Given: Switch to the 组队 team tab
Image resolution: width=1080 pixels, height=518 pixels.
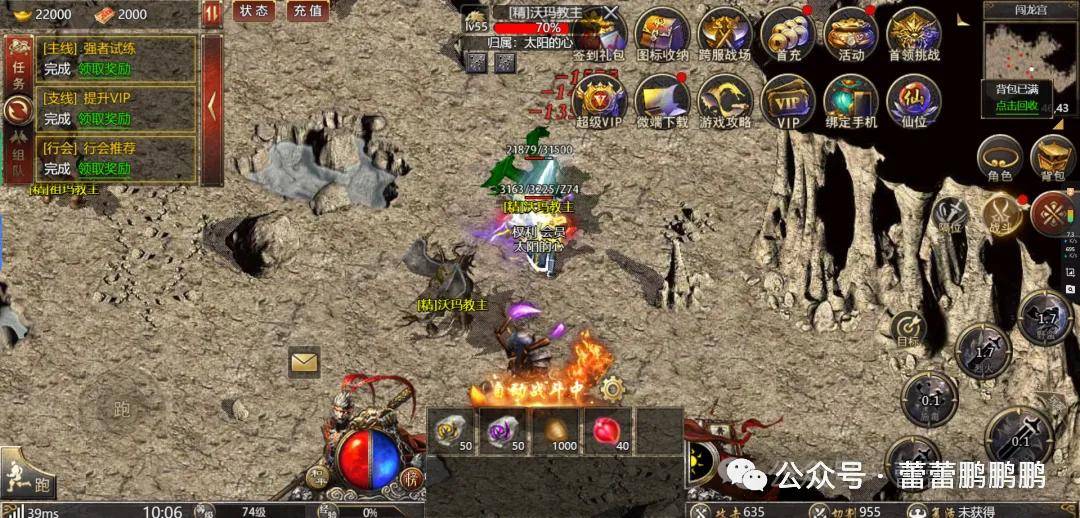Looking at the screenshot, I should pos(17,158).
